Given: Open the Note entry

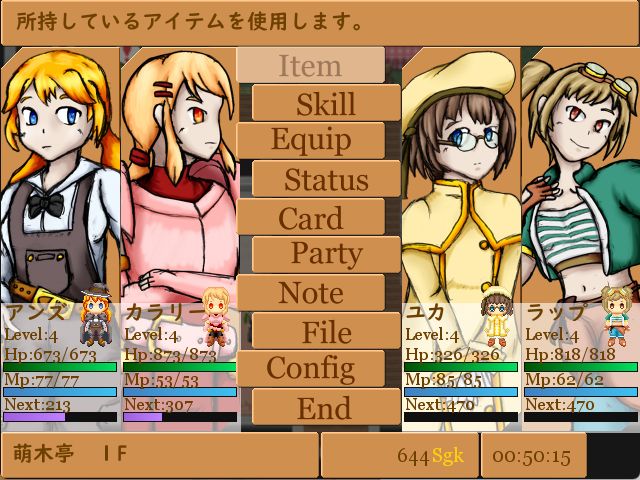Looking at the screenshot, I should click(310, 293).
